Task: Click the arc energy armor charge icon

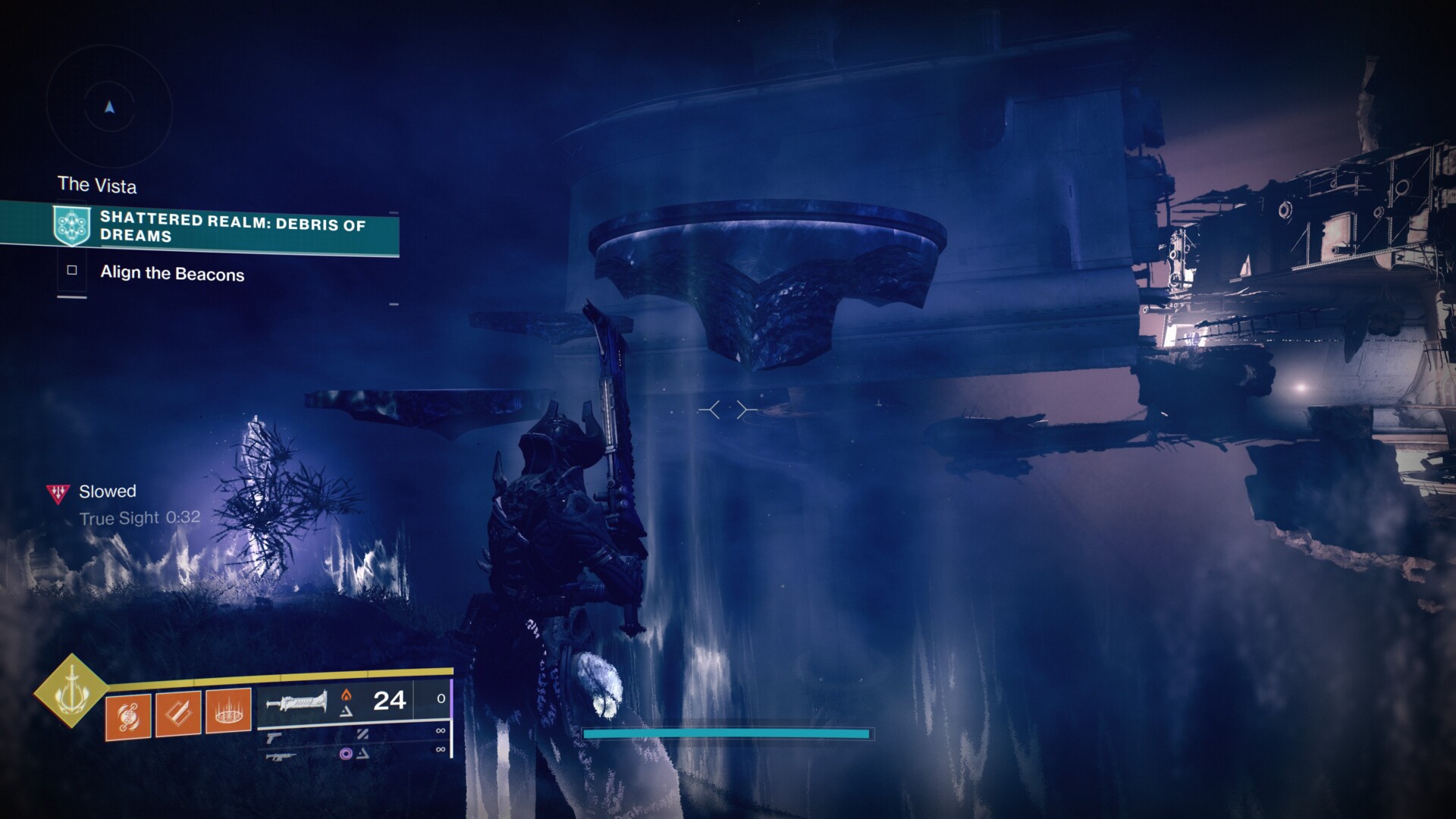Action: tap(127, 715)
